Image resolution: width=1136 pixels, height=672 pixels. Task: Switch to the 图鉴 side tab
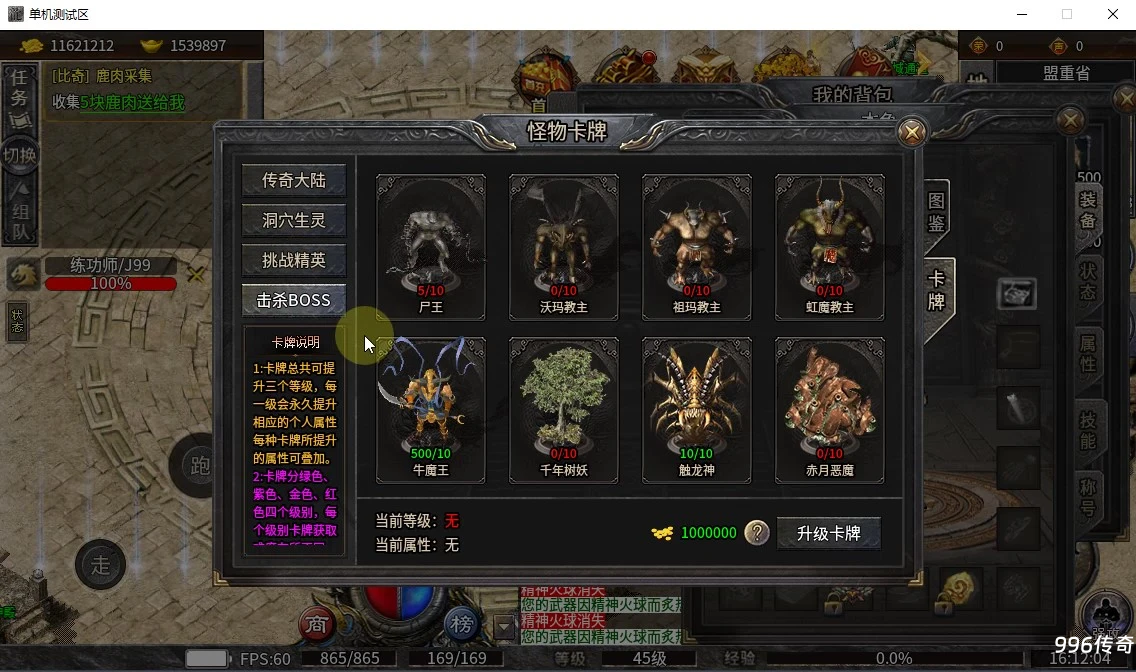936,212
